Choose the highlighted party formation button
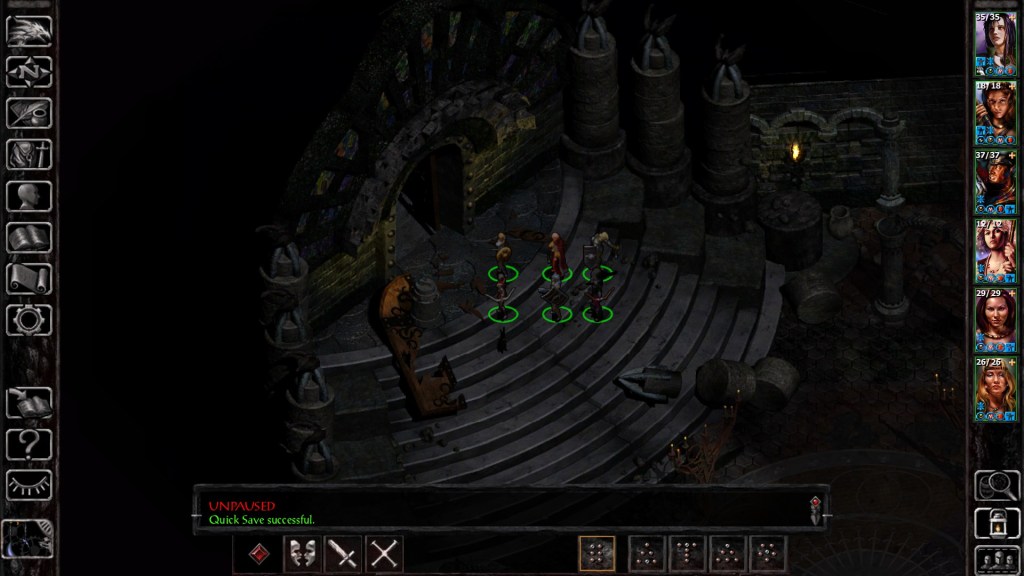This screenshot has width=1024, height=576. (596, 553)
